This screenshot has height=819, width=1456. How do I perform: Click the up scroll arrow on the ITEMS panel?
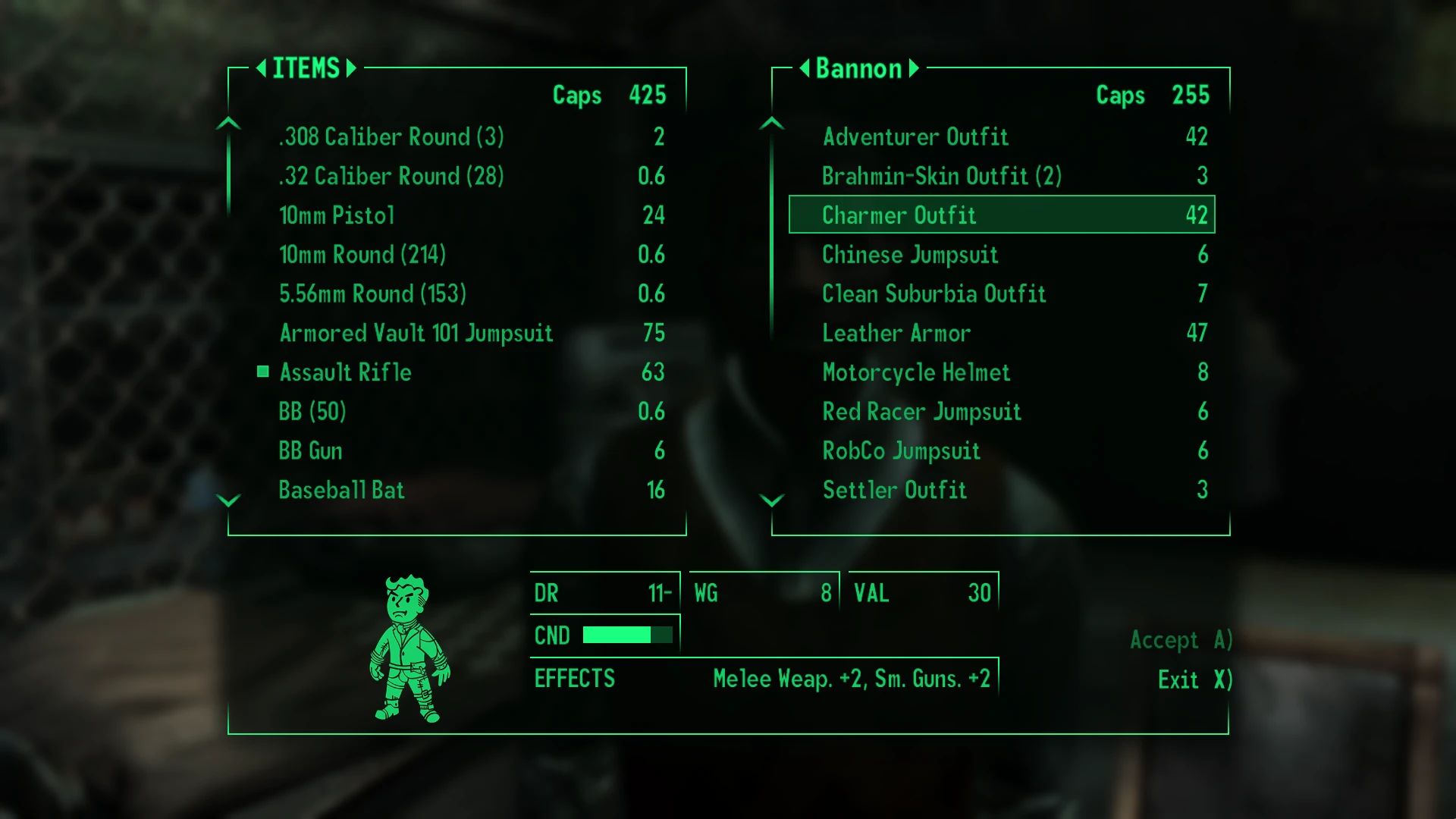(227, 121)
